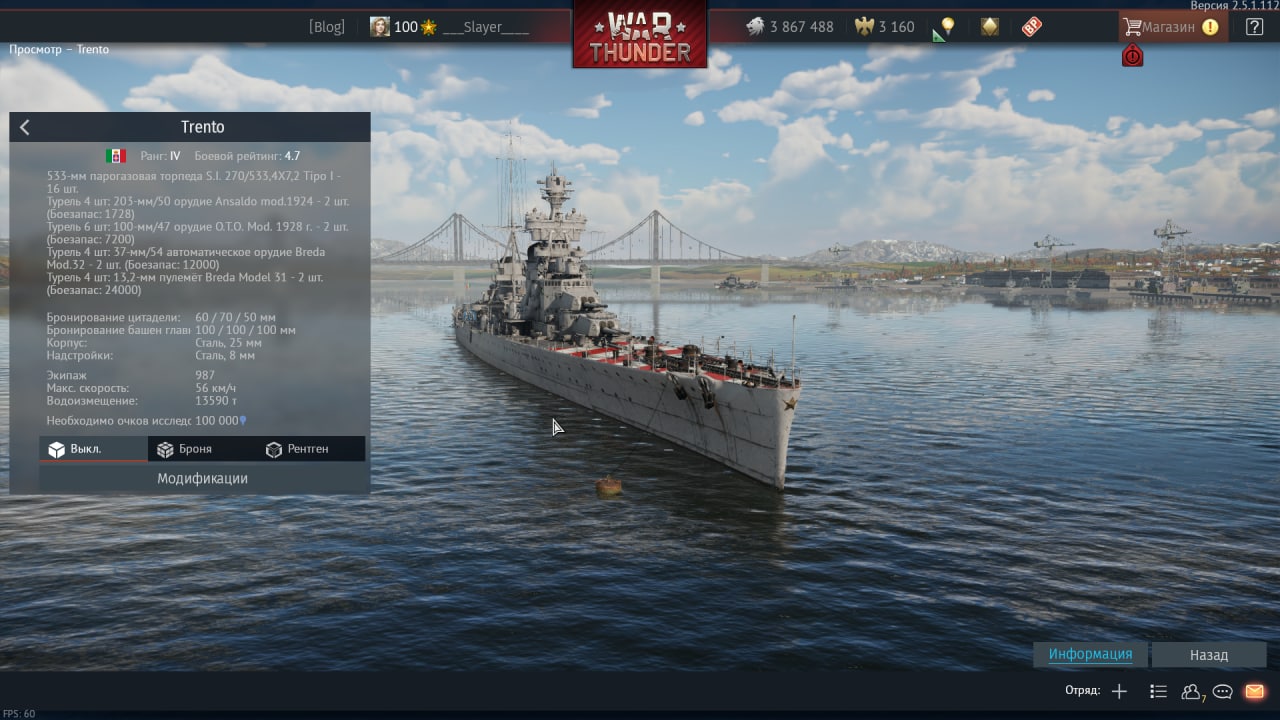
Task: Open the orange mail envelope
Action: coord(1254,691)
